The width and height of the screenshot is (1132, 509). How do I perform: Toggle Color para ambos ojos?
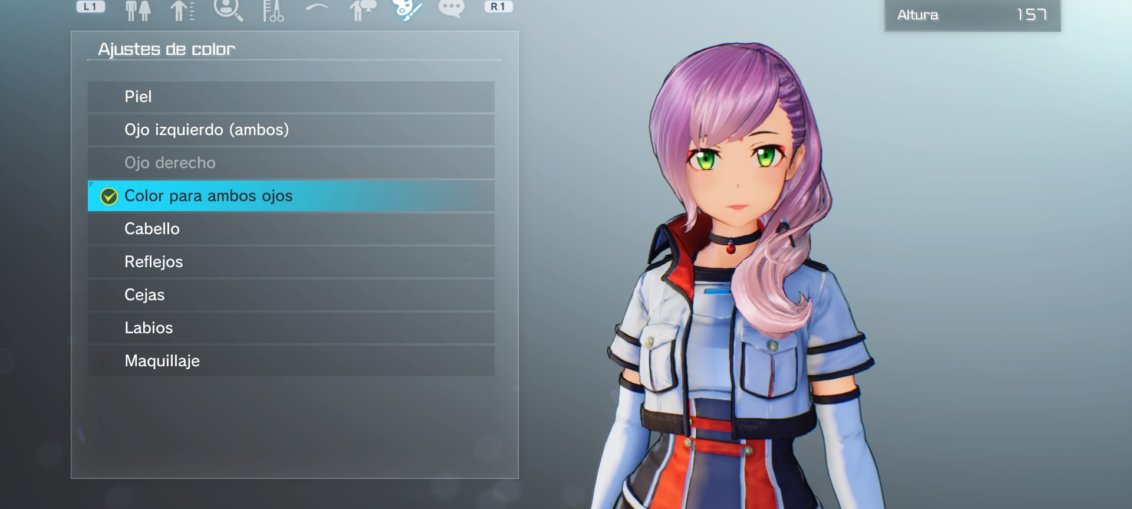click(290, 196)
